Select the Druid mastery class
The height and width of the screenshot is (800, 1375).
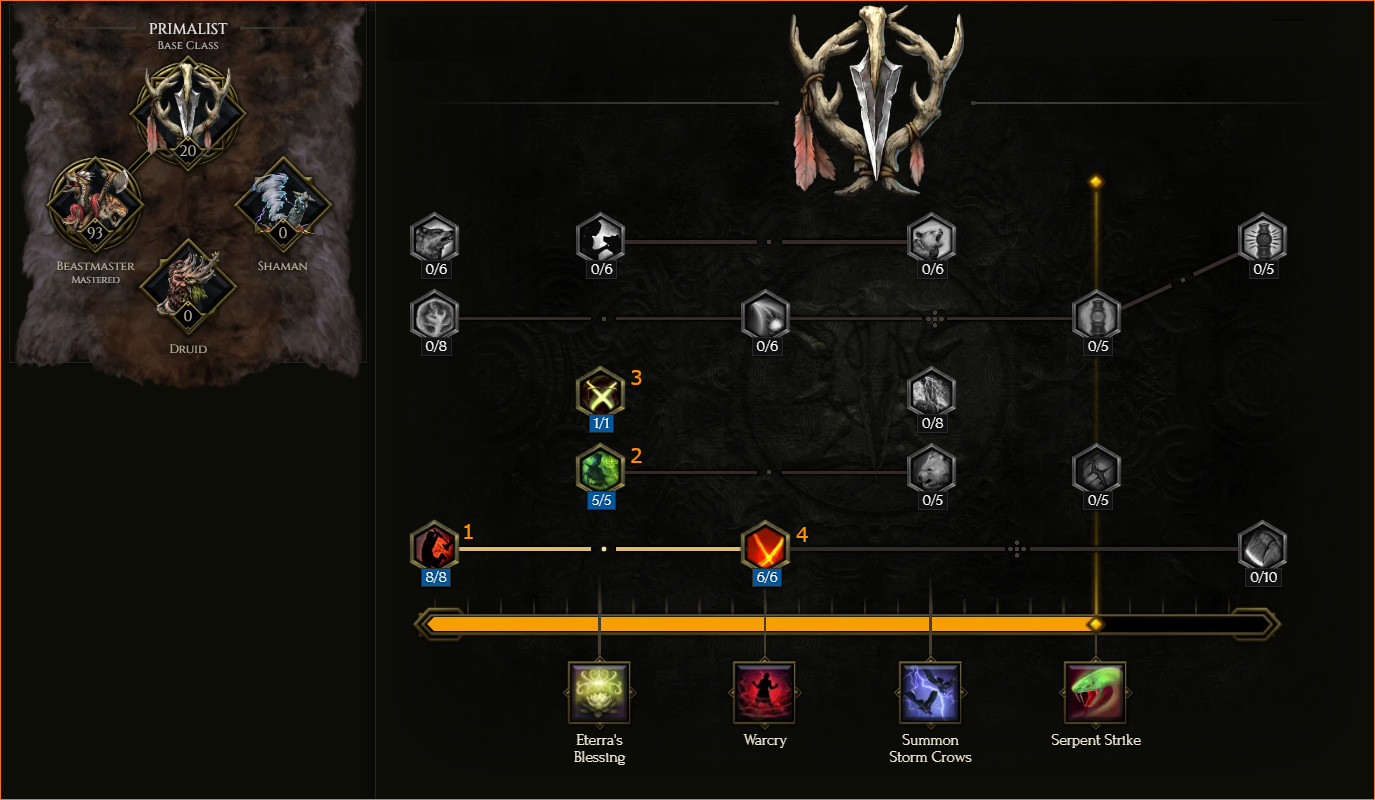coord(188,287)
